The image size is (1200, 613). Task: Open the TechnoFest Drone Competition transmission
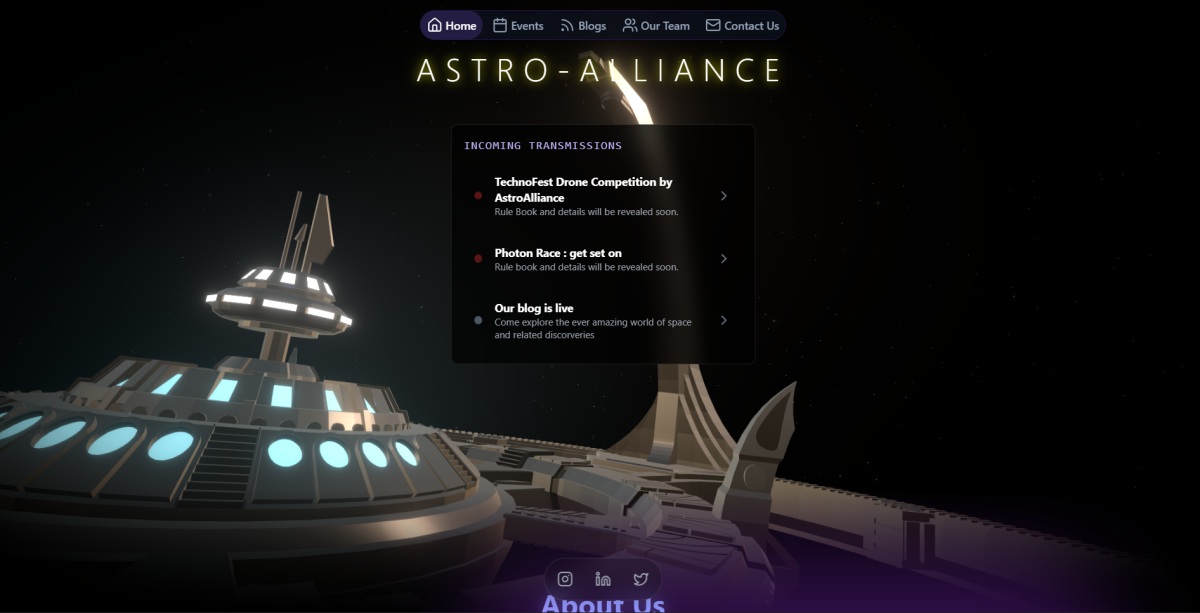tap(602, 196)
